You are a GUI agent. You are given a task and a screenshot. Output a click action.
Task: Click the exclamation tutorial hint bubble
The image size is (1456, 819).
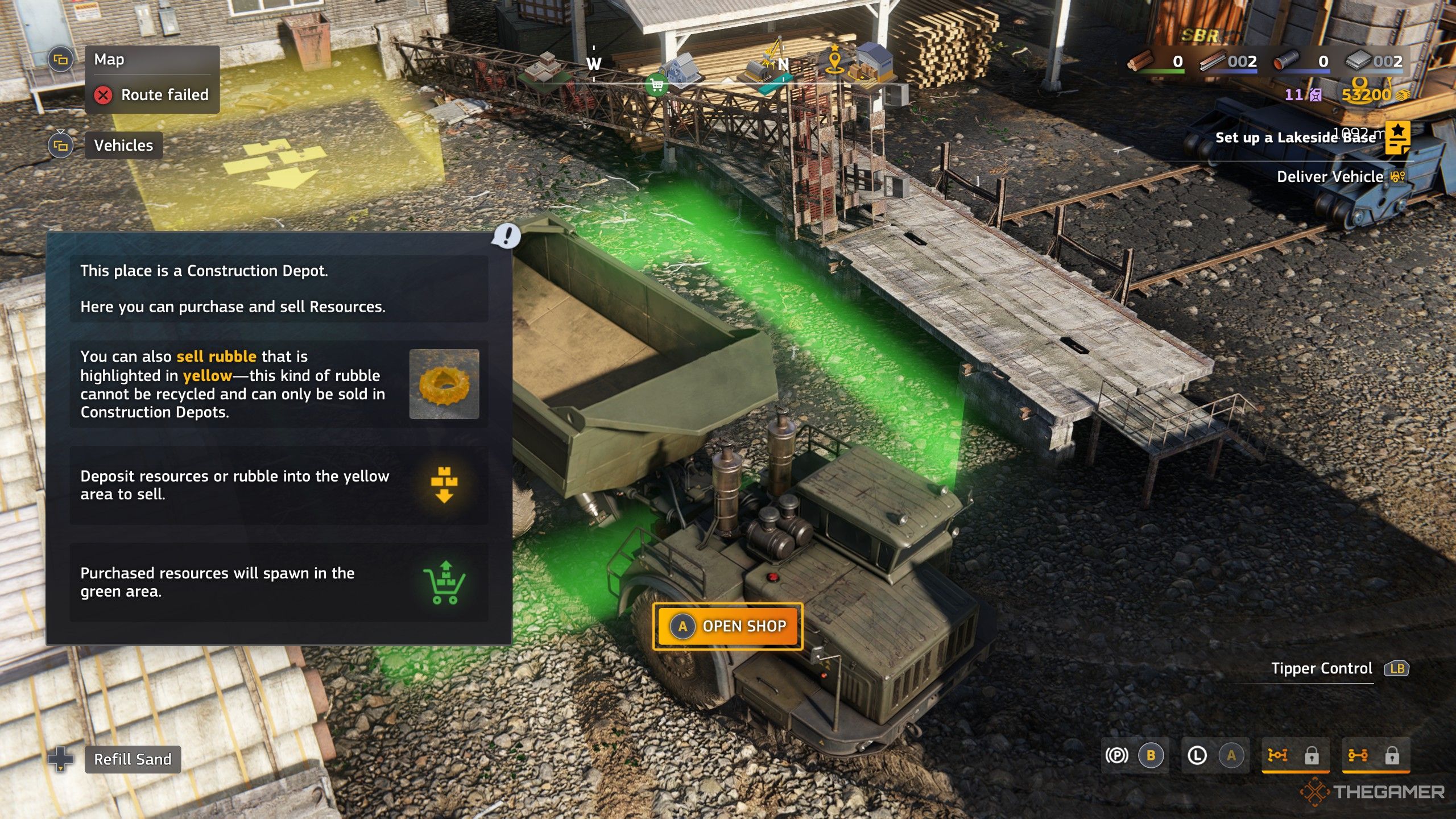506,235
